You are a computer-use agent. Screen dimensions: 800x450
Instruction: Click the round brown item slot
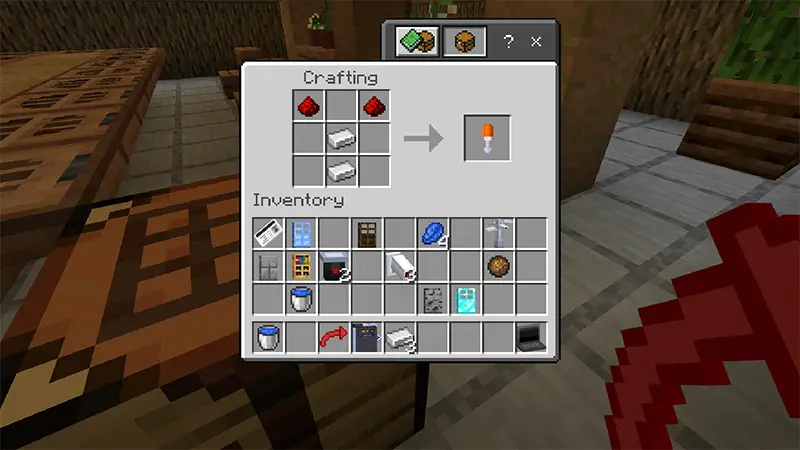pos(498,266)
